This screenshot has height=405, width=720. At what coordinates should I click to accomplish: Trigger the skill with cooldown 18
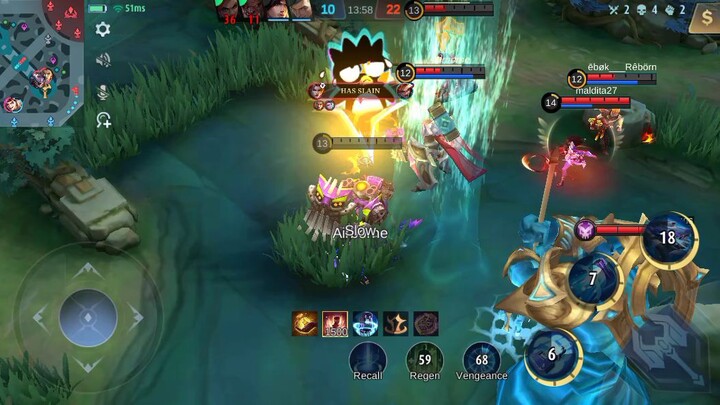[667, 238]
